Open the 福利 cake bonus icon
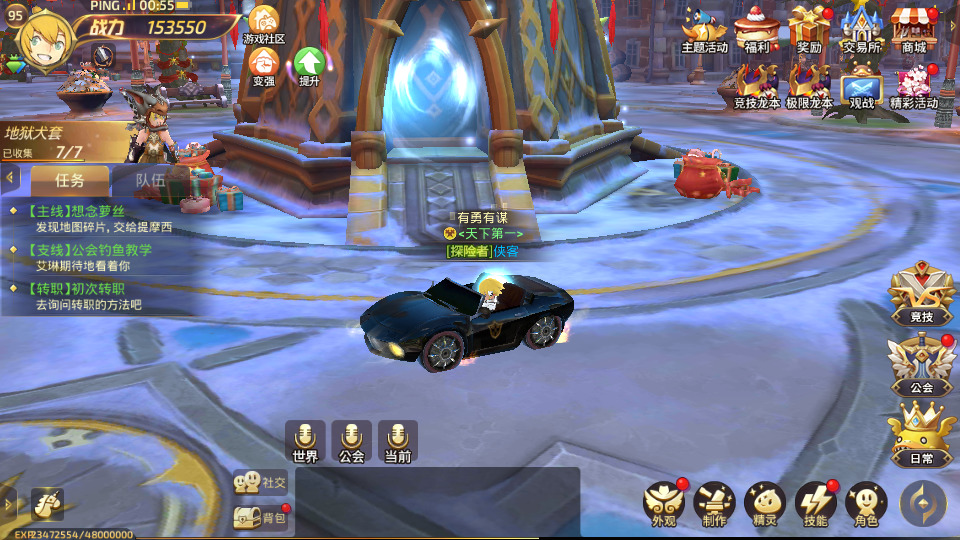 click(757, 30)
